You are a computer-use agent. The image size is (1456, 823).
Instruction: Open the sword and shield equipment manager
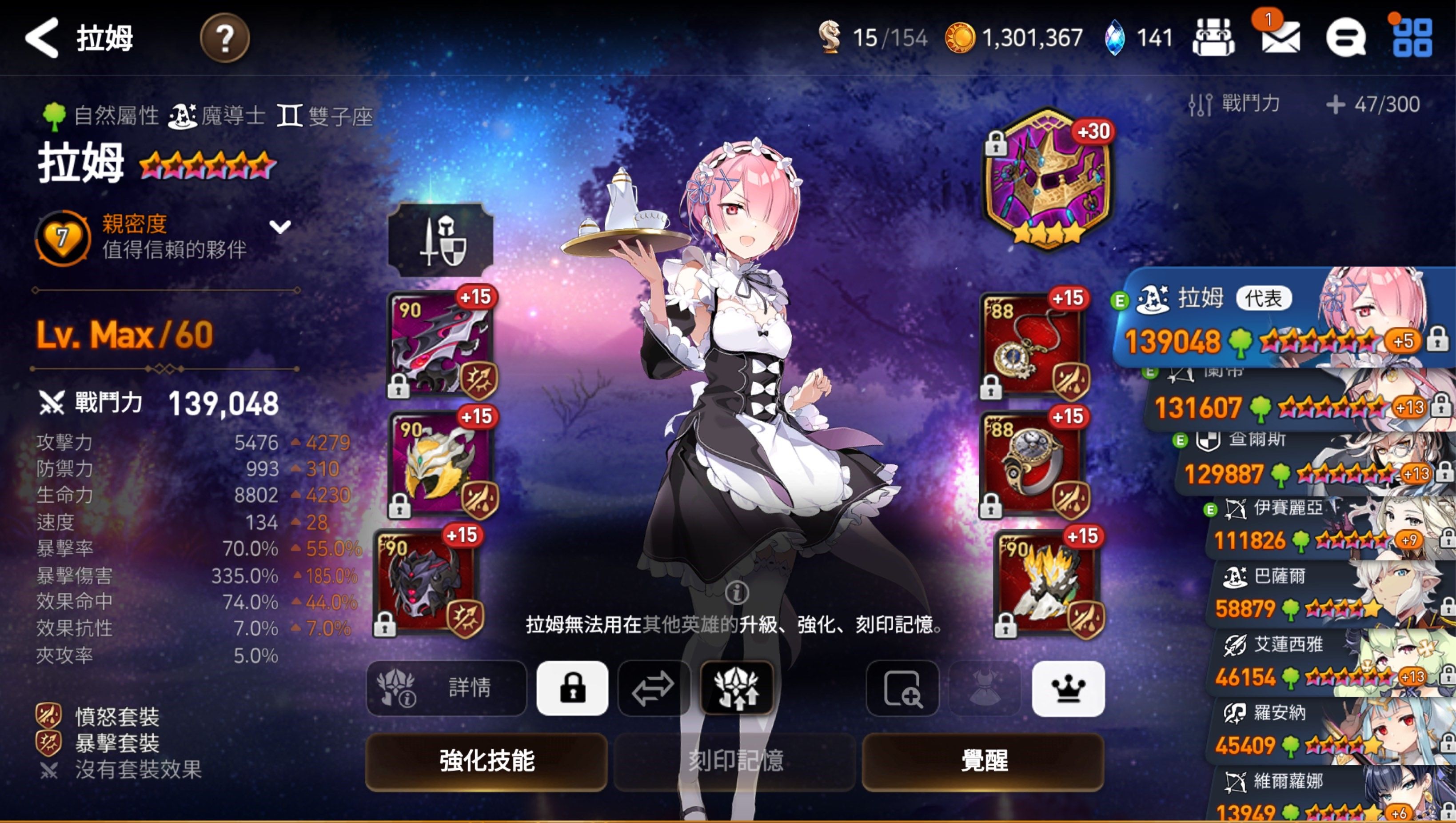pyautogui.click(x=440, y=240)
